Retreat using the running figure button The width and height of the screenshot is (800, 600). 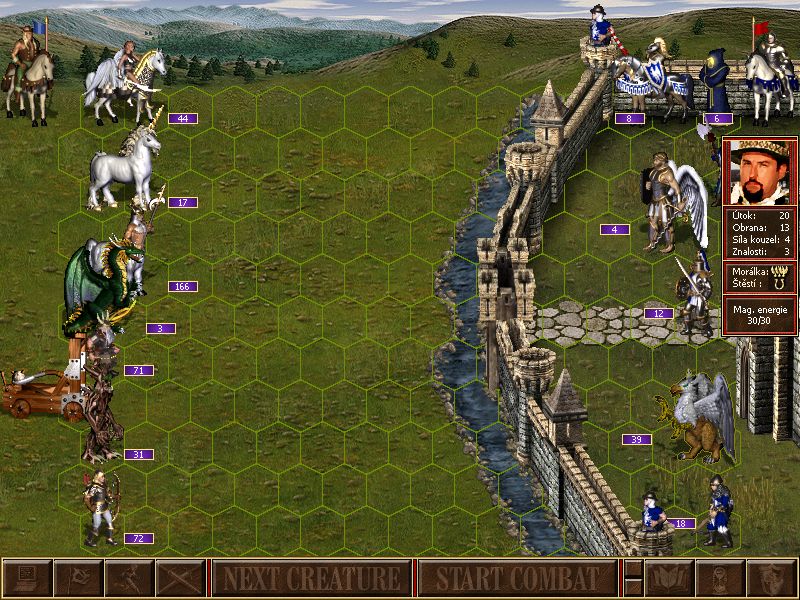point(129,578)
